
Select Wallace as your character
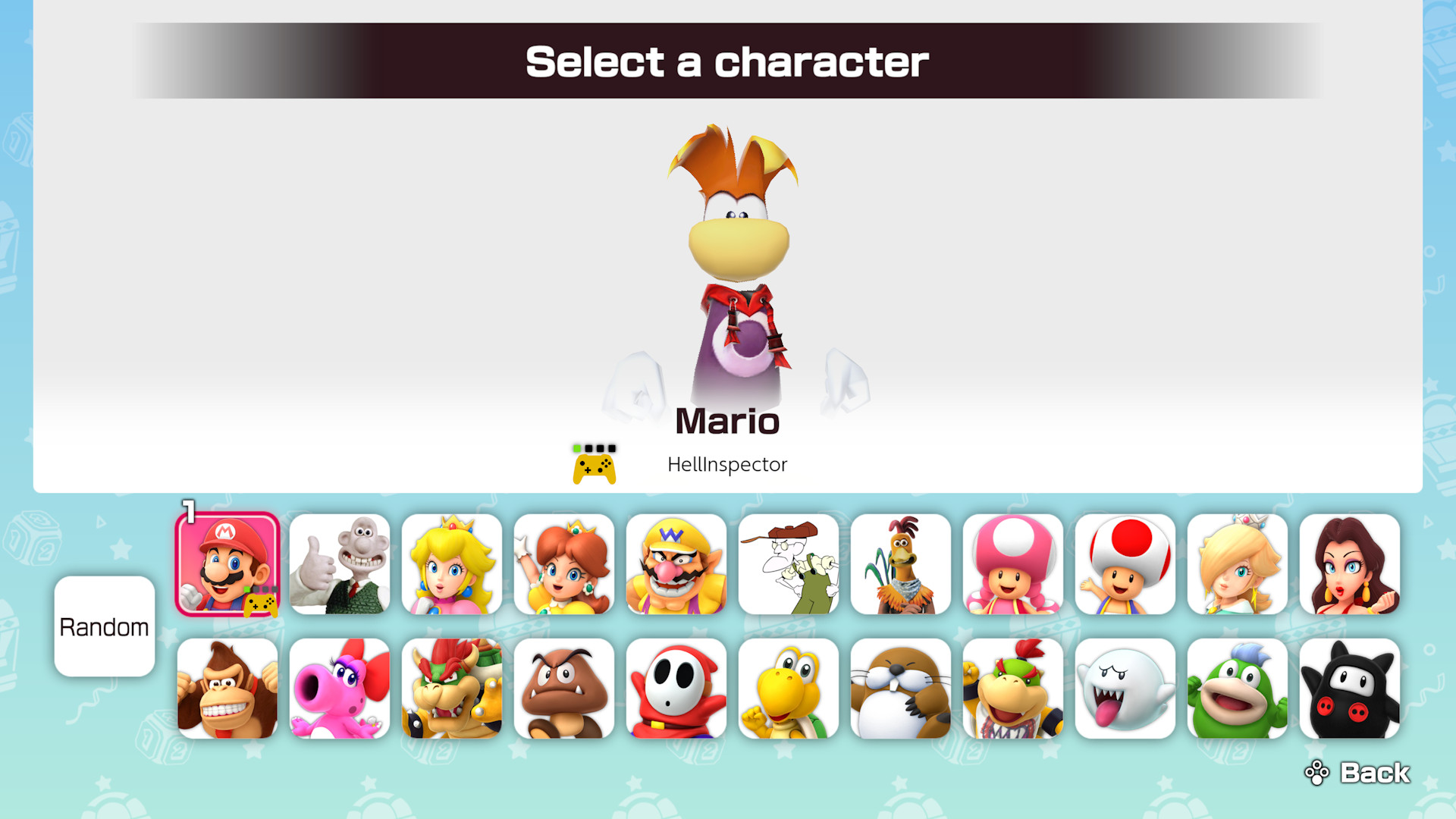(339, 564)
